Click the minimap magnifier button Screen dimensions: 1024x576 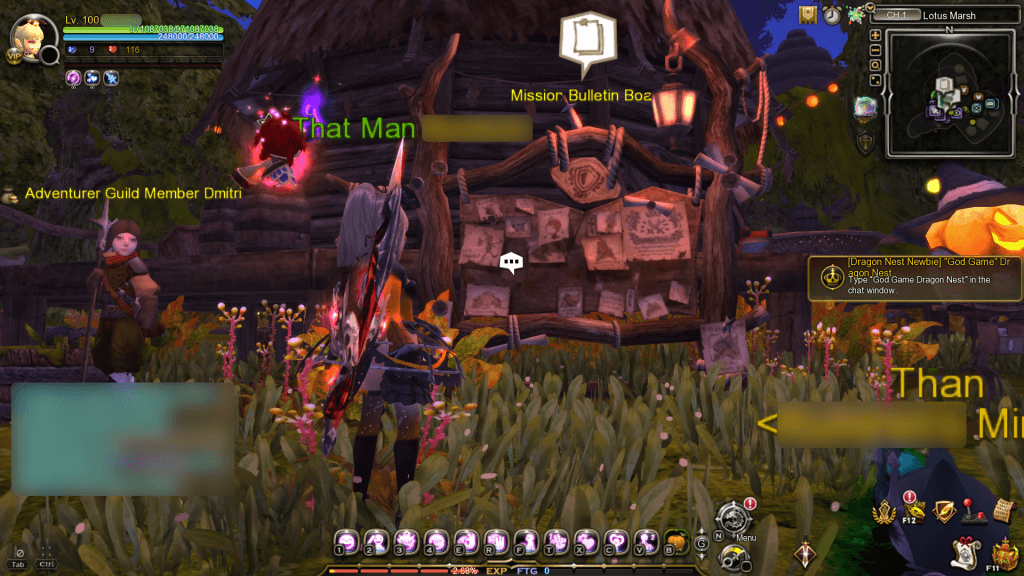click(x=875, y=65)
